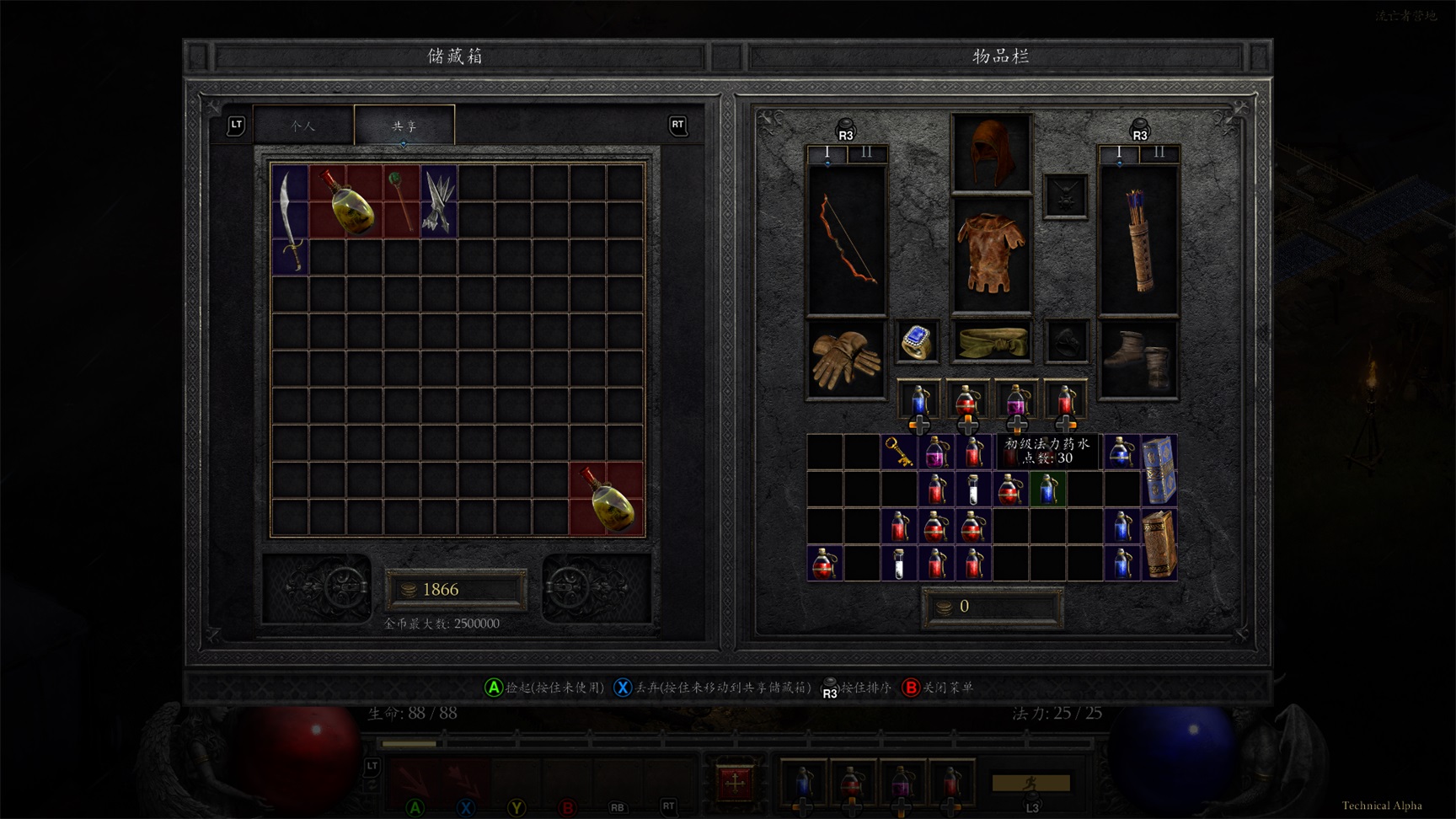Switch to weapon set II above the bow
Screen dimensions: 1456x819
pyautogui.click(x=867, y=153)
